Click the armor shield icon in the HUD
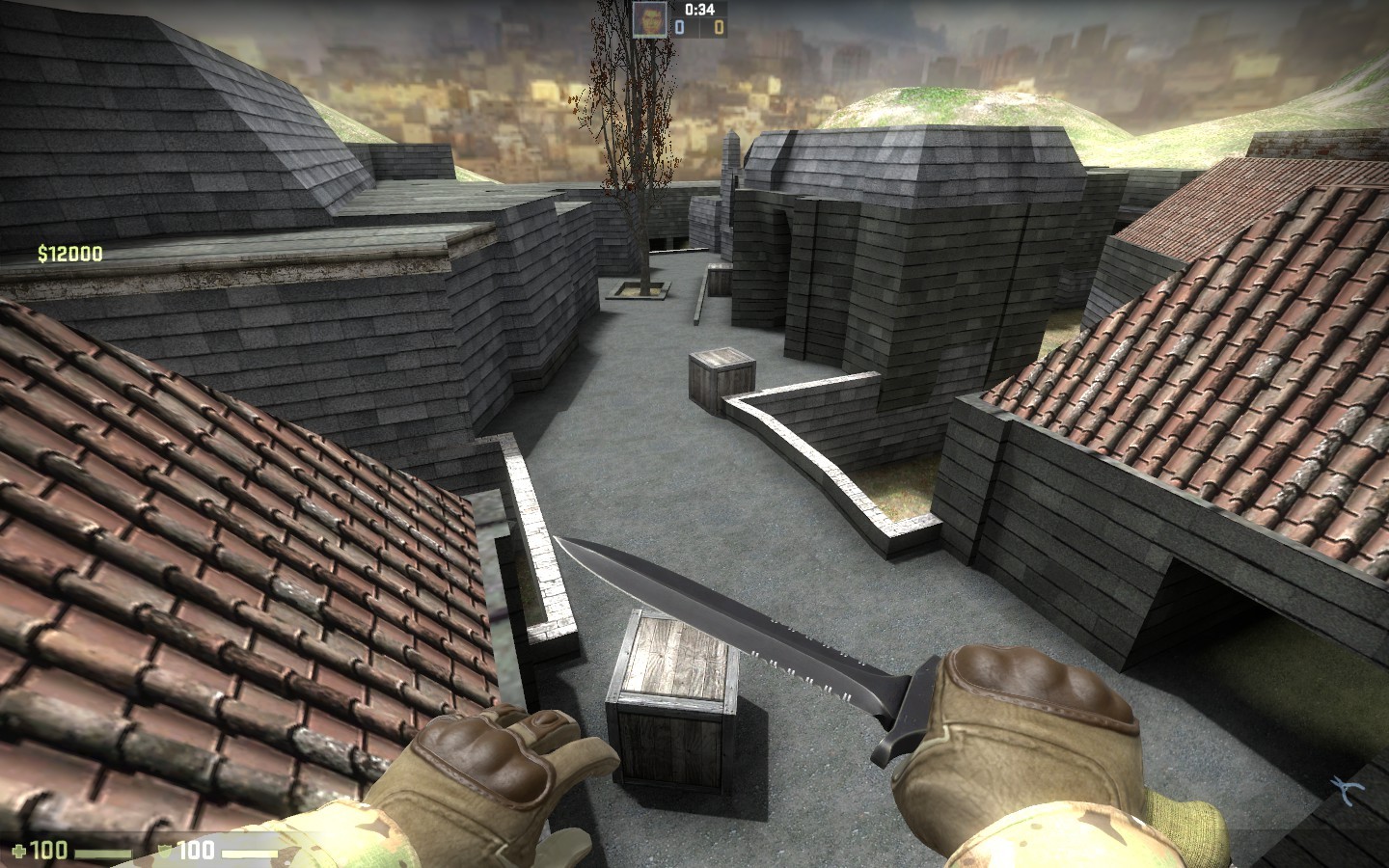Screen dimensions: 1389x868 pos(164,850)
